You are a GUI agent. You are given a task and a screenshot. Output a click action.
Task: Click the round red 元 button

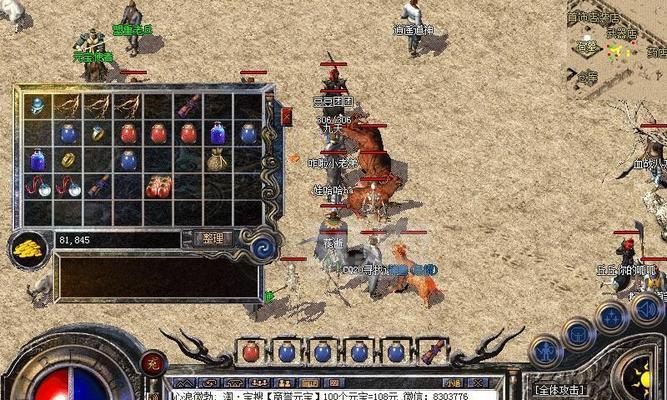(152, 363)
